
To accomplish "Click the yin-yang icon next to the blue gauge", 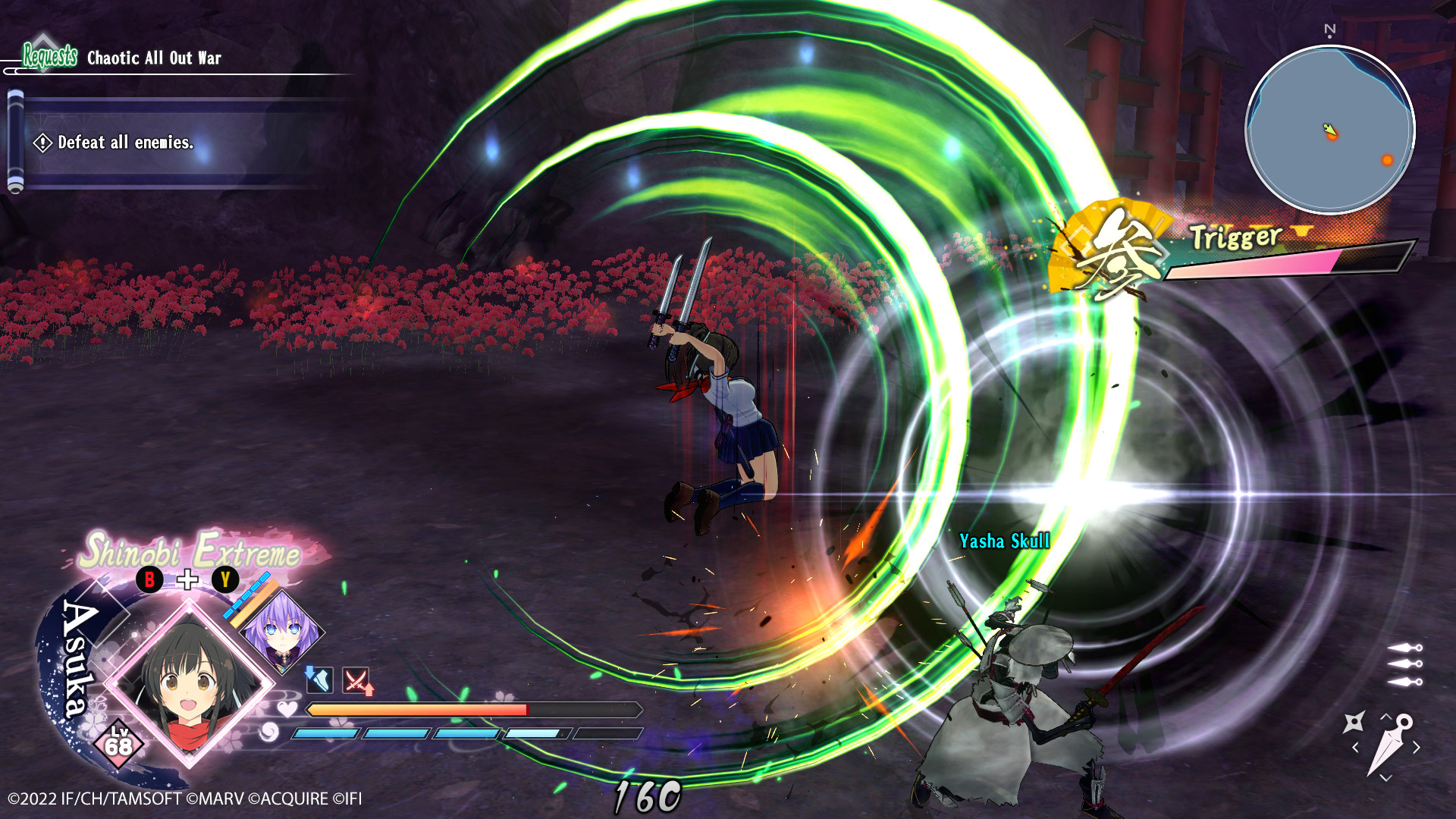I will (268, 733).
